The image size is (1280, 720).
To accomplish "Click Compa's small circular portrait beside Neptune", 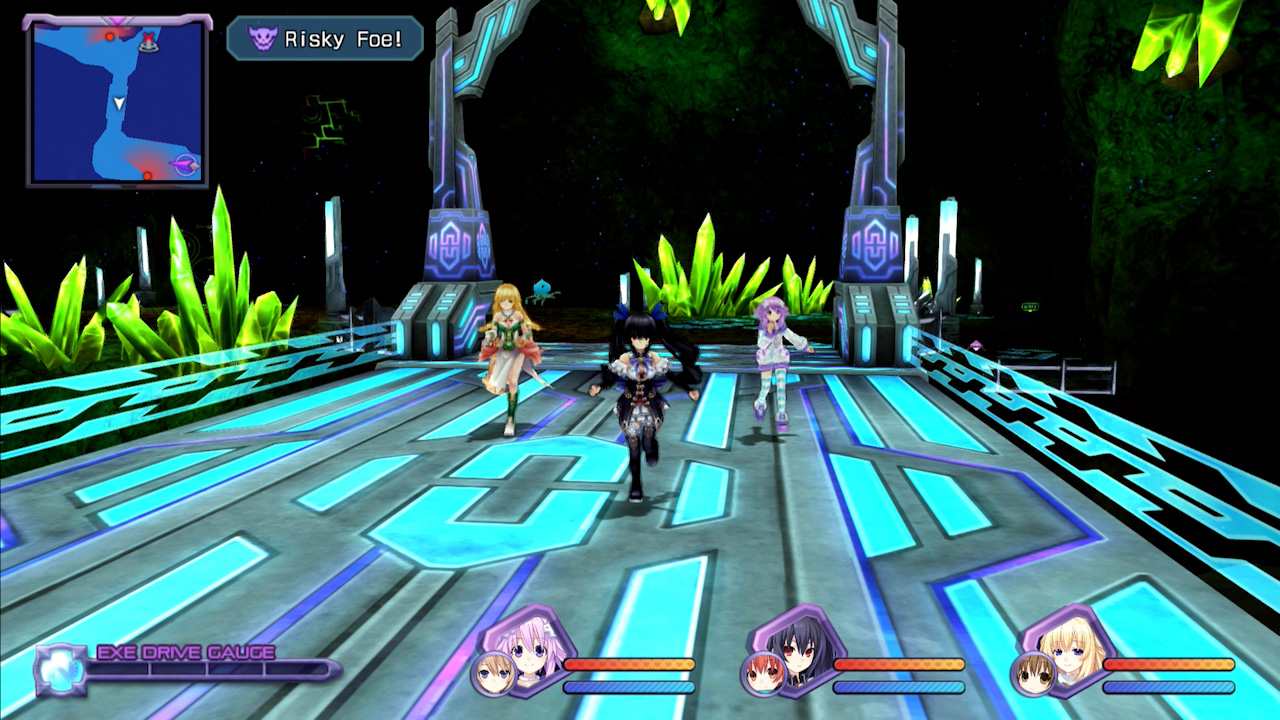I will tap(493, 675).
